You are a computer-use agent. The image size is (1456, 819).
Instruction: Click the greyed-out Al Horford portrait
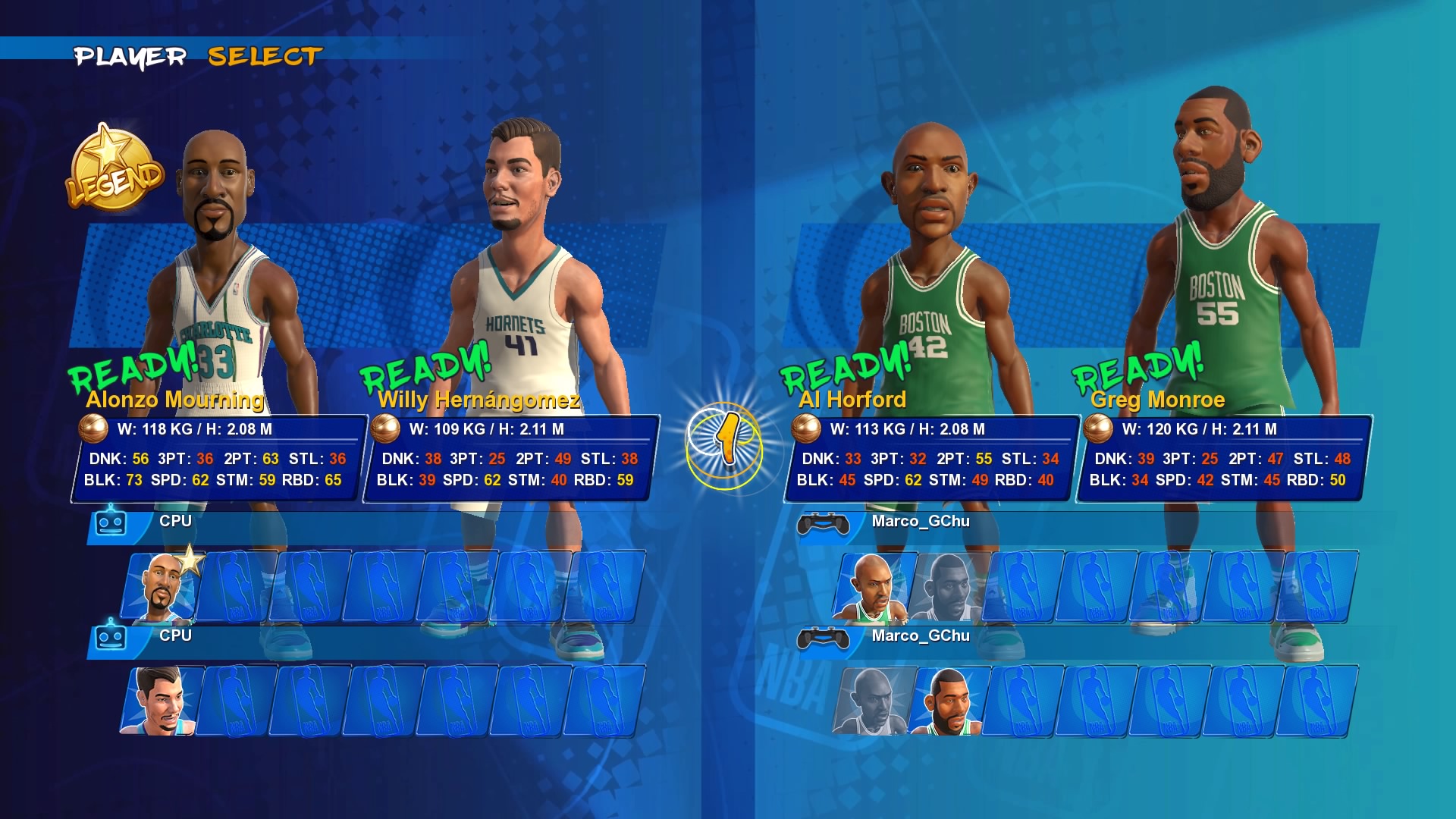(872, 701)
